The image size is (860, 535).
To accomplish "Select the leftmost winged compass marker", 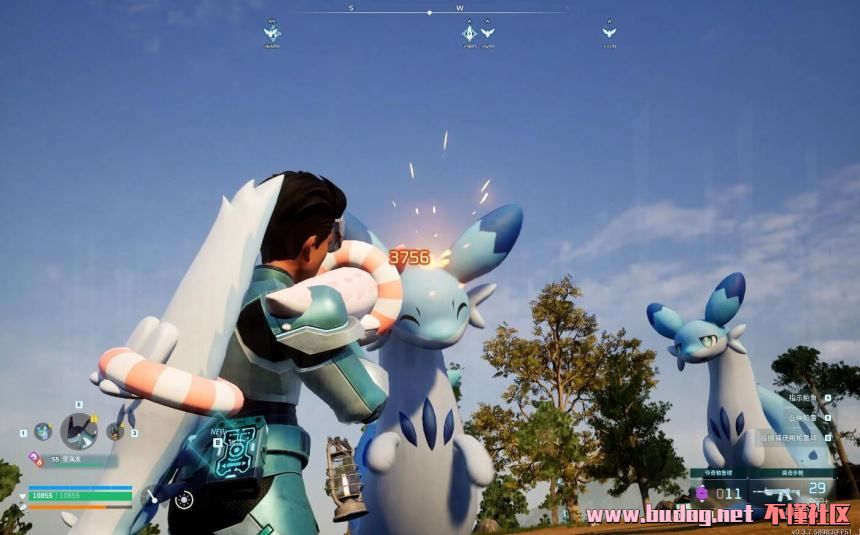I will pos(271,33).
